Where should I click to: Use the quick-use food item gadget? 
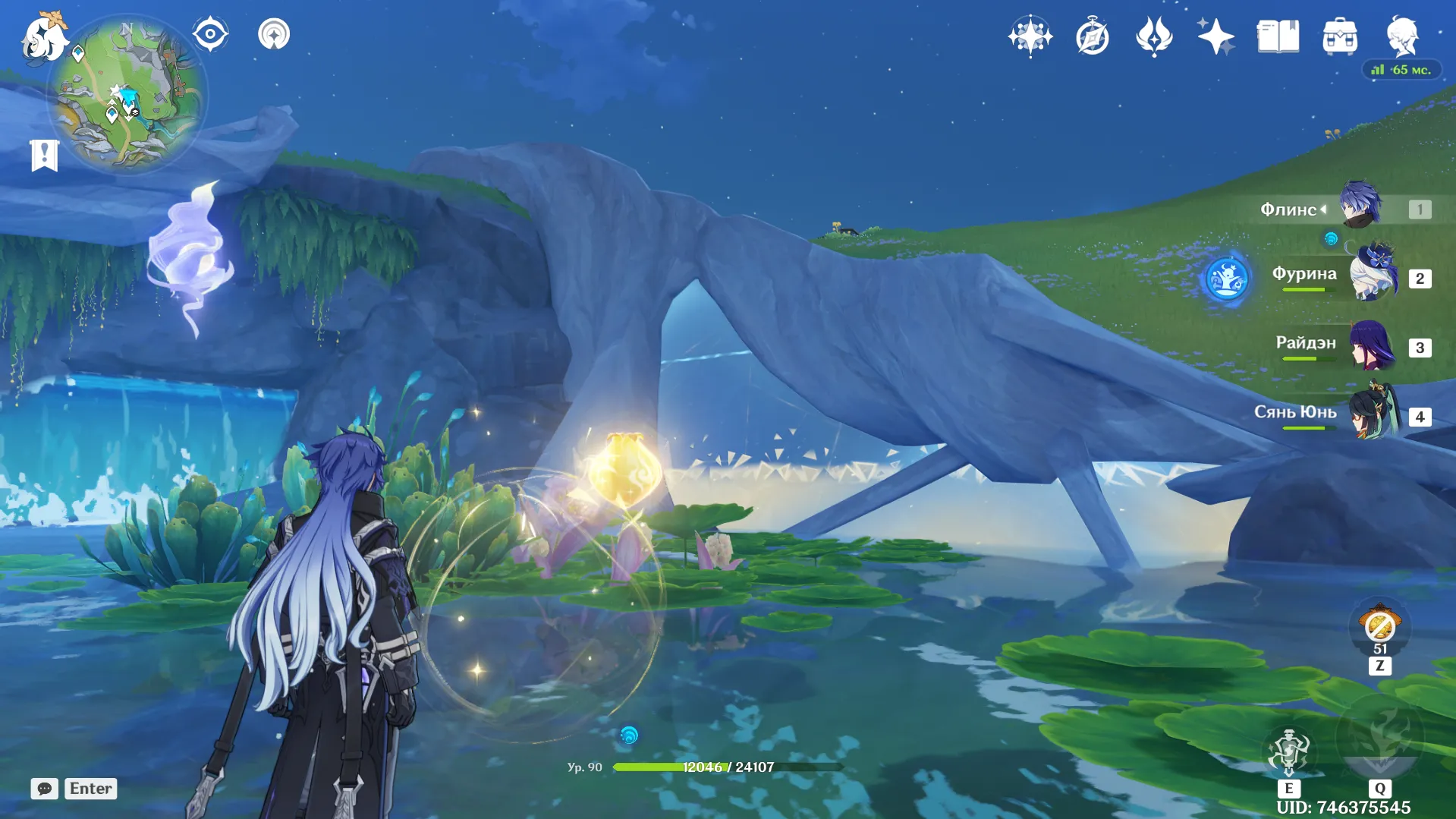(x=1379, y=627)
